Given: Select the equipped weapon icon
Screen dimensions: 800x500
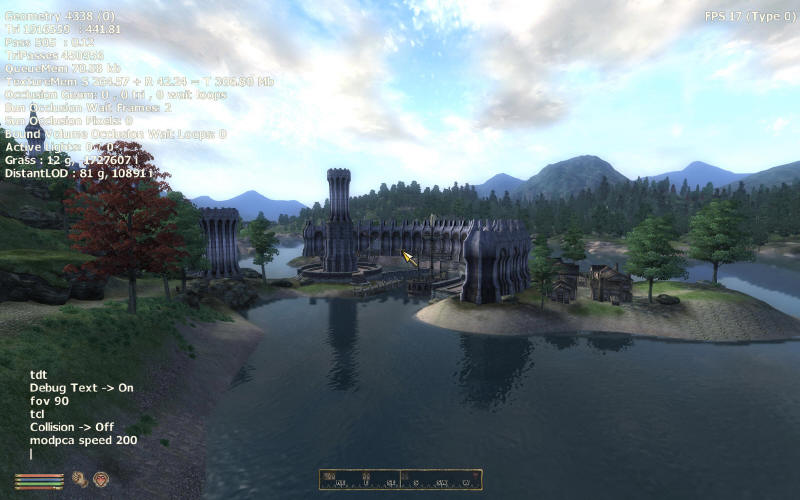Looking at the screenshot, I should (79, 479).
